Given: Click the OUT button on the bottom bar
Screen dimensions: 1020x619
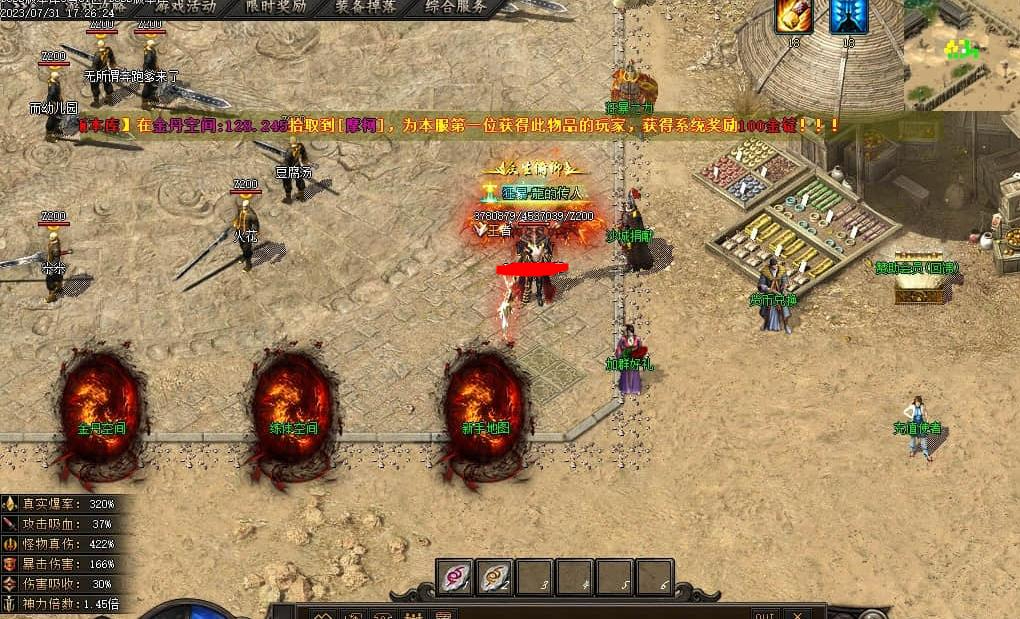Looking at the screenshot, I should [x=765, y=613].
